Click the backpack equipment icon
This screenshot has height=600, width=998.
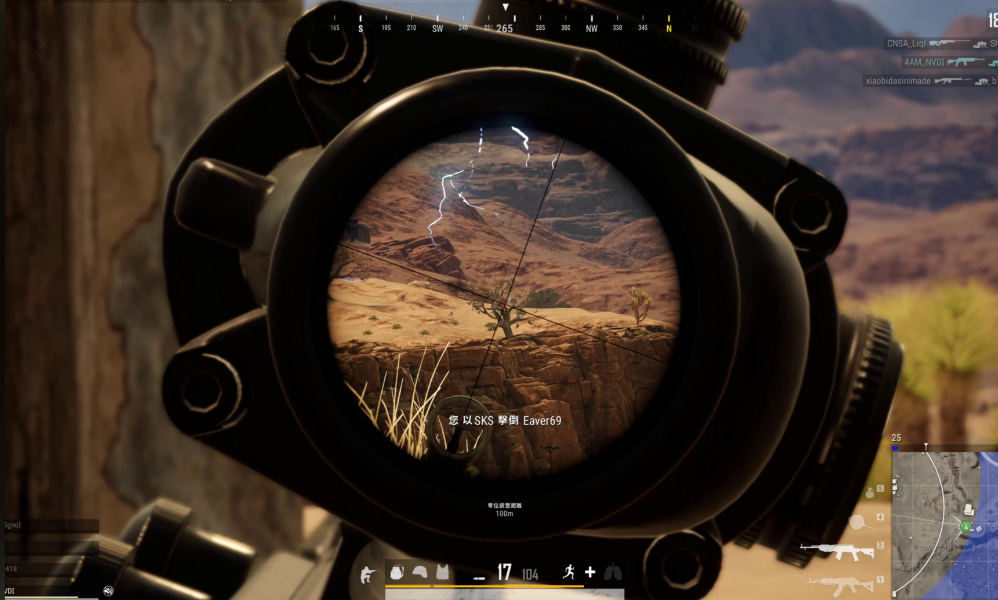(396, 572)
